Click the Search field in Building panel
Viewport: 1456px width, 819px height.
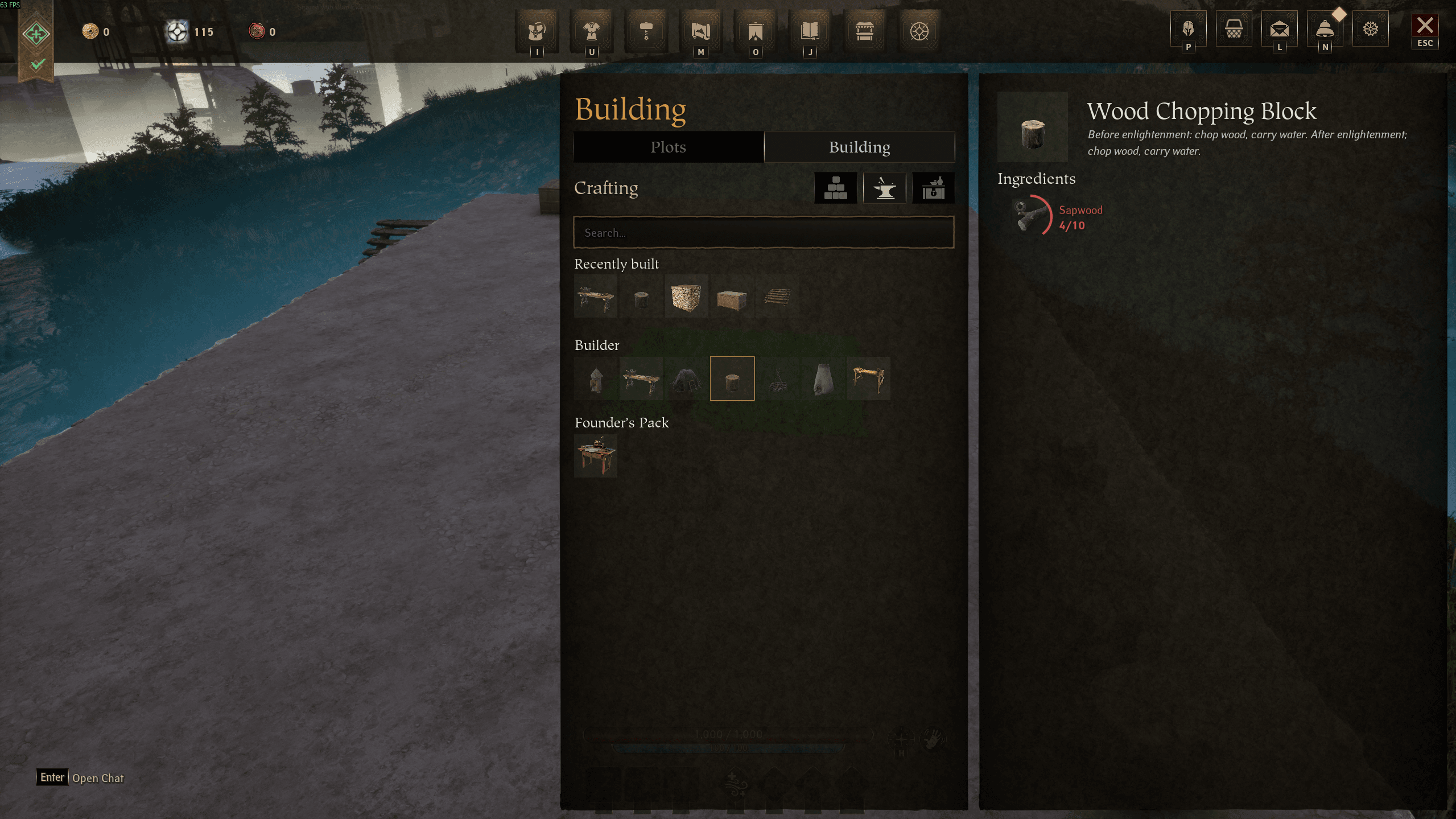click(764, 232)
